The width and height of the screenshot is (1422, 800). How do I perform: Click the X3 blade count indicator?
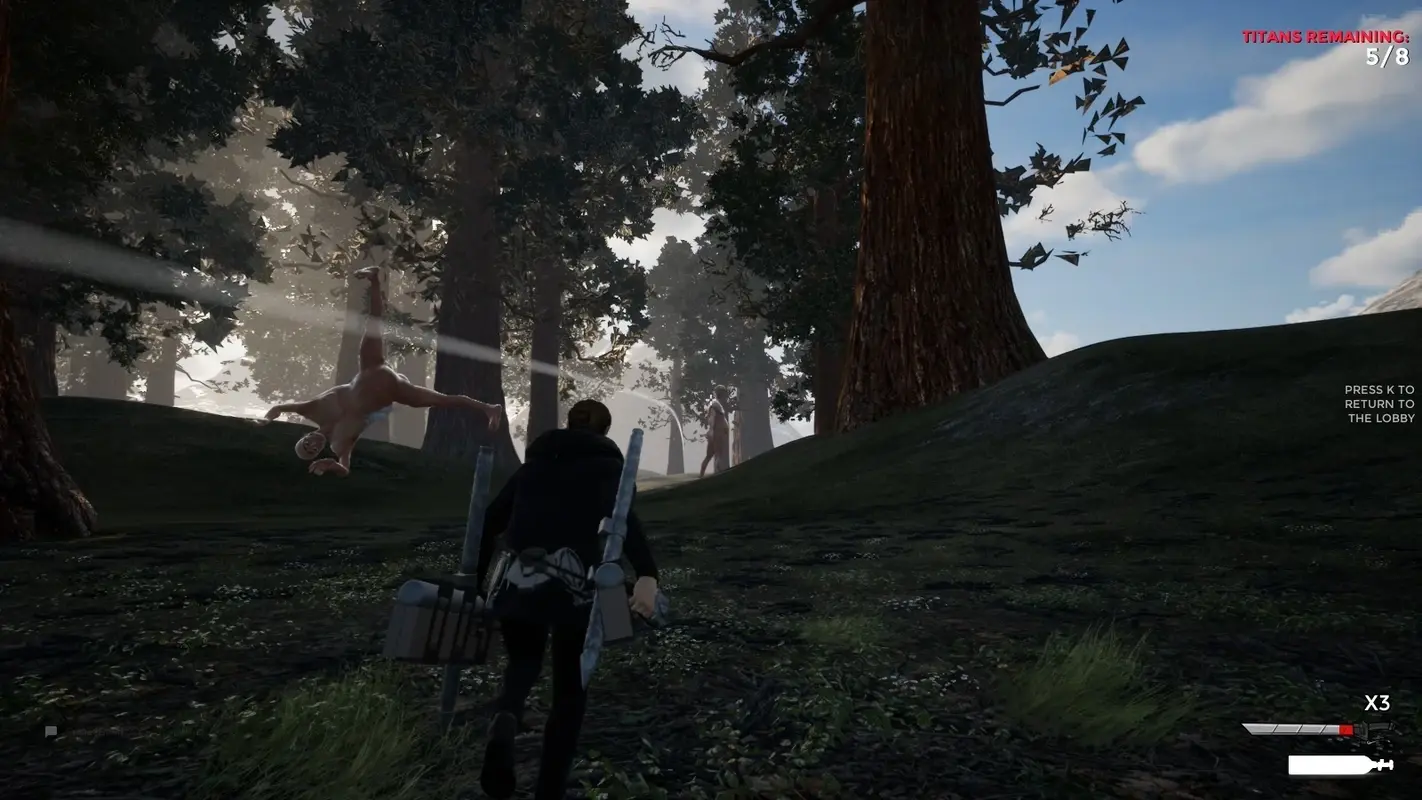(x=1378, y=703)
